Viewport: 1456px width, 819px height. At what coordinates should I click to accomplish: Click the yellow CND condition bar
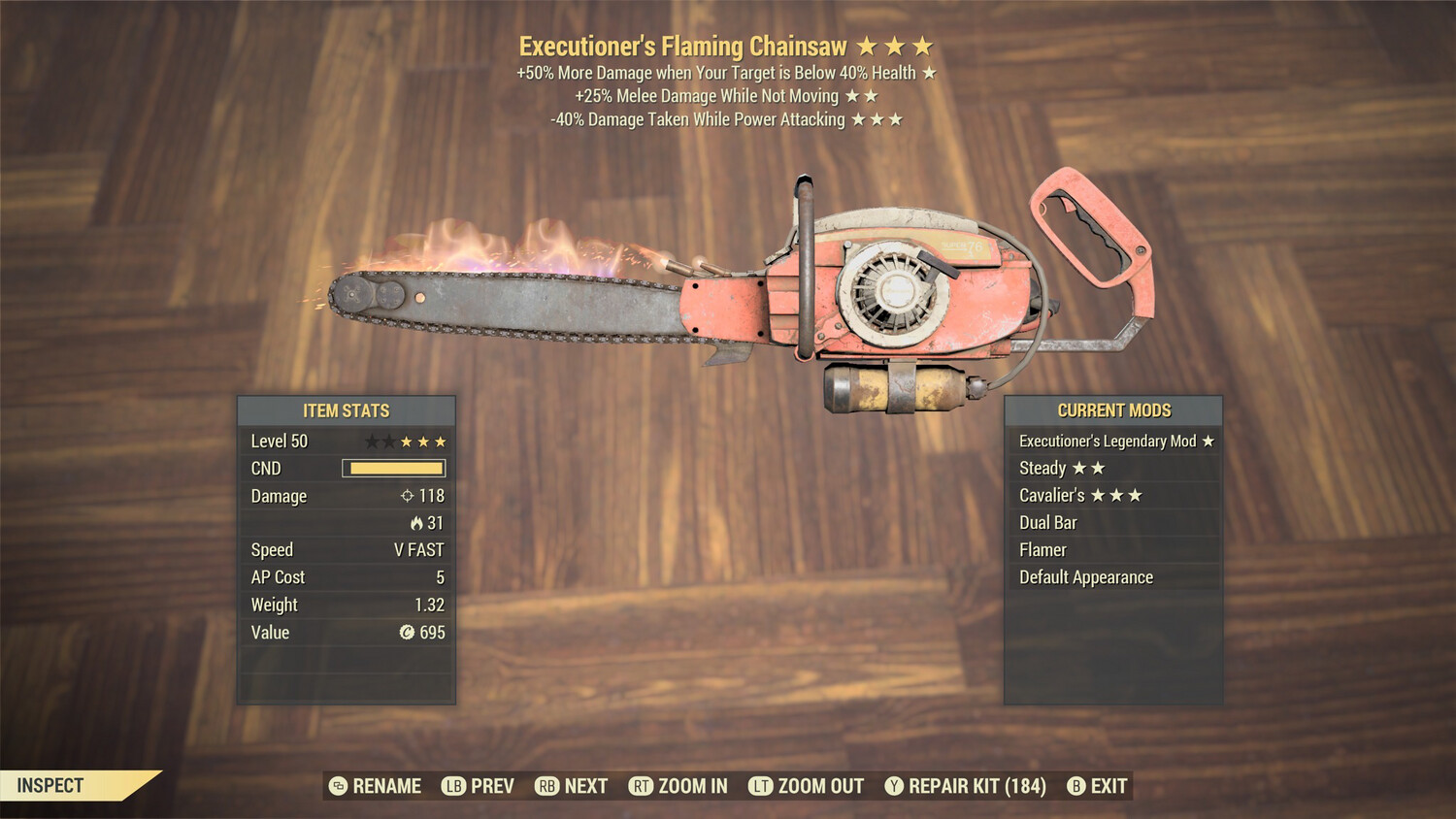tap(393, 468)
